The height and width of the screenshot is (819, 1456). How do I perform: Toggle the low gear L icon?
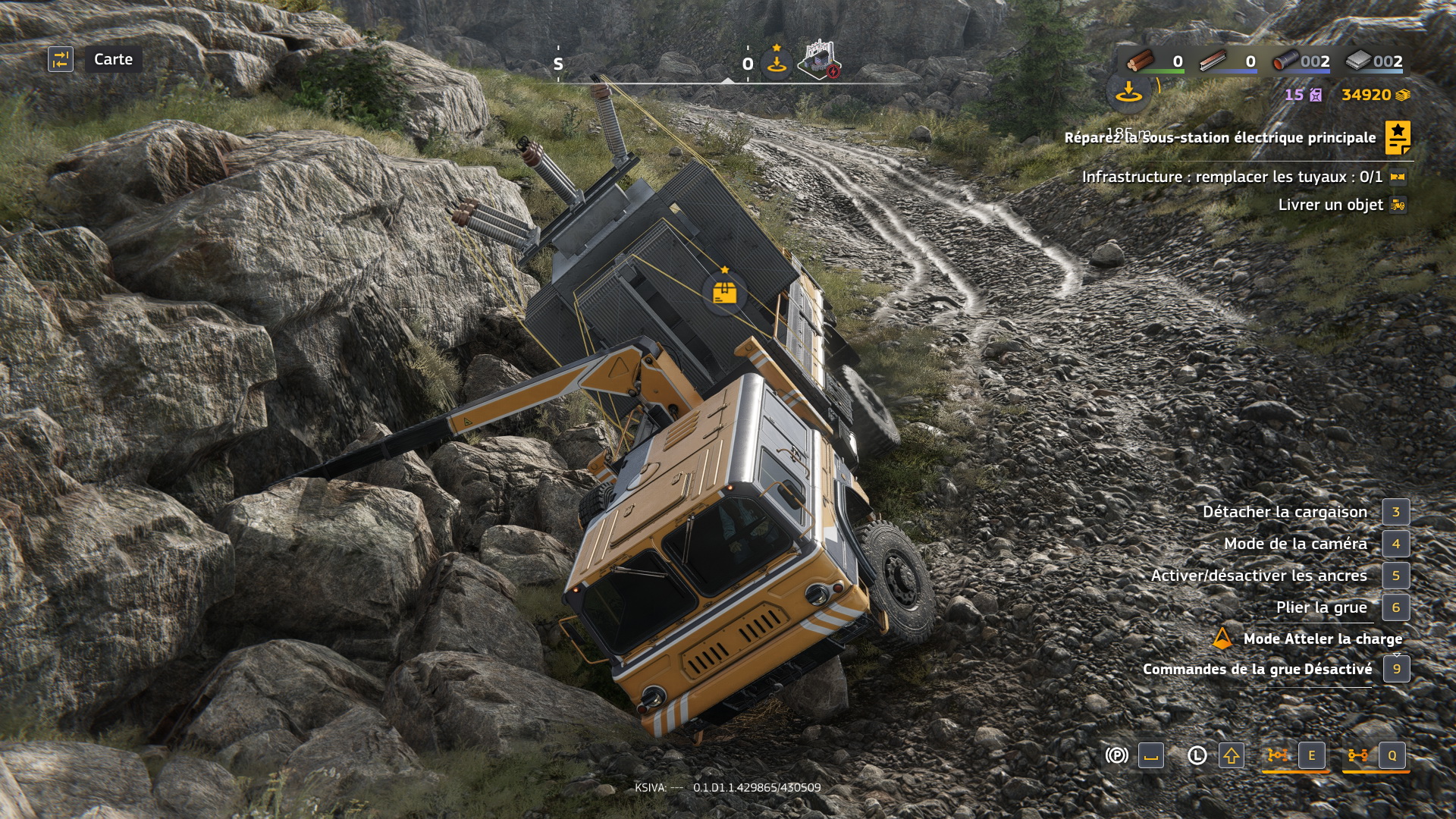tap(1197, 755)
